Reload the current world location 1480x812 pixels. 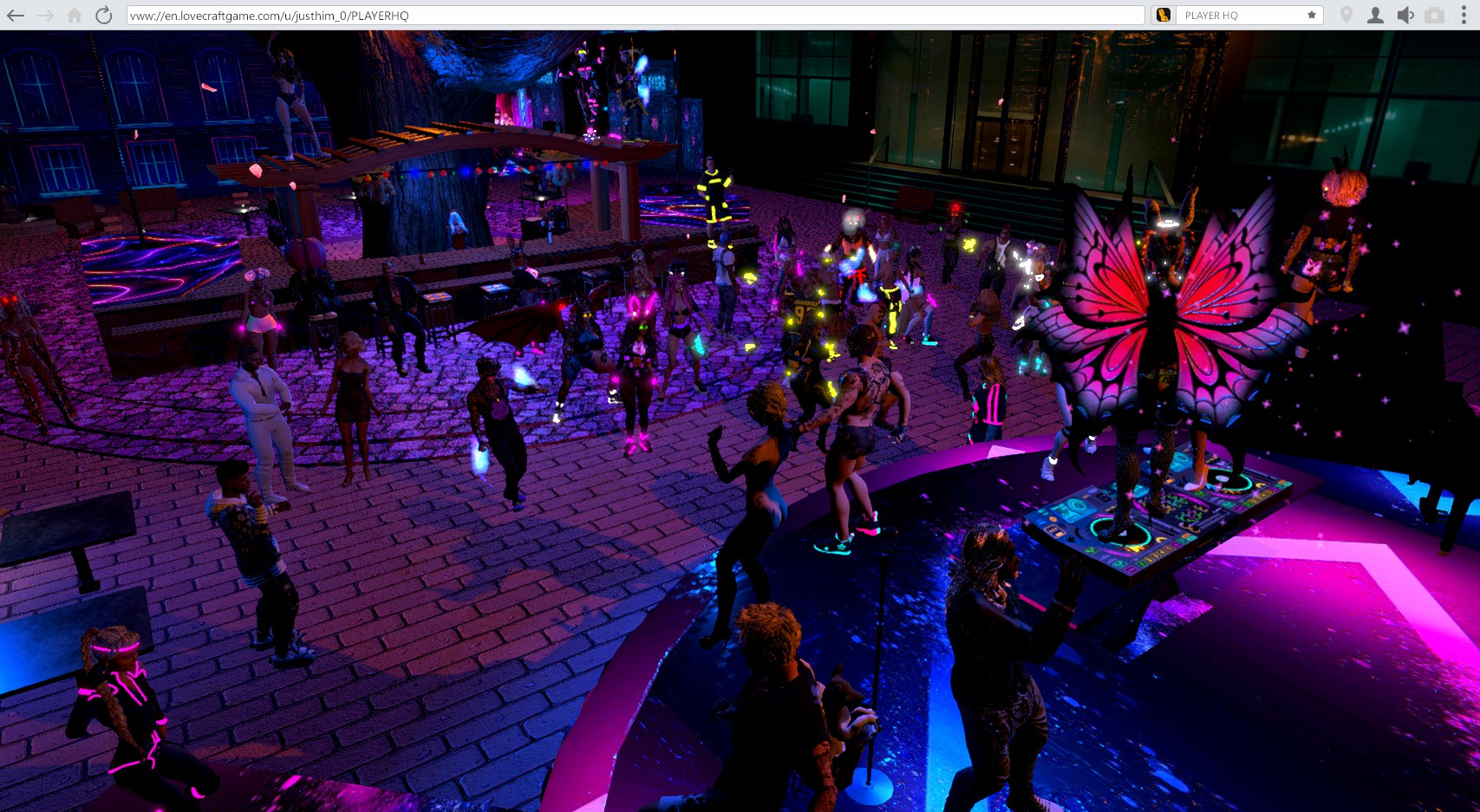pos(104,16)
